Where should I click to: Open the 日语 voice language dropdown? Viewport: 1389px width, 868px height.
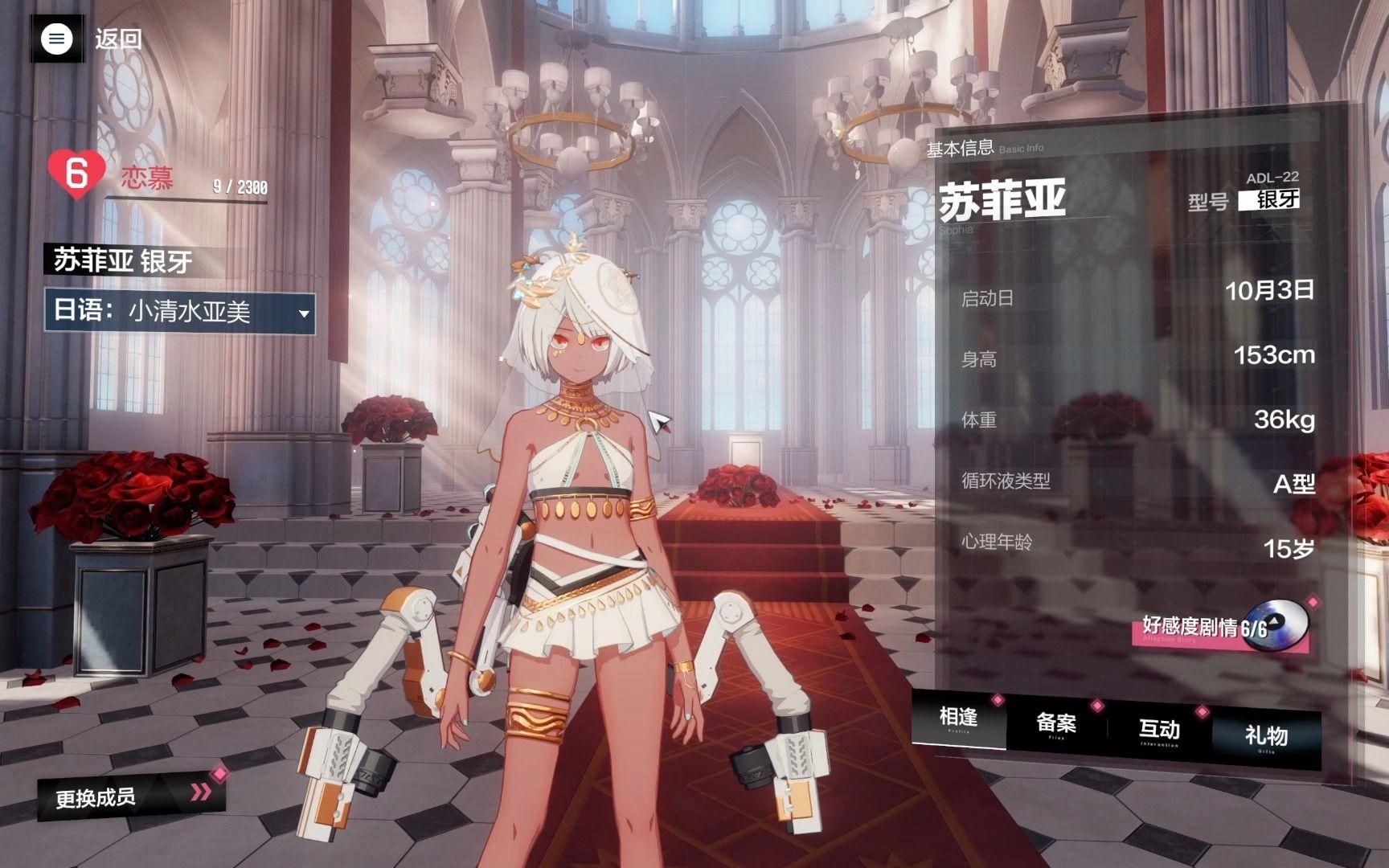click(x=180, y=312)
